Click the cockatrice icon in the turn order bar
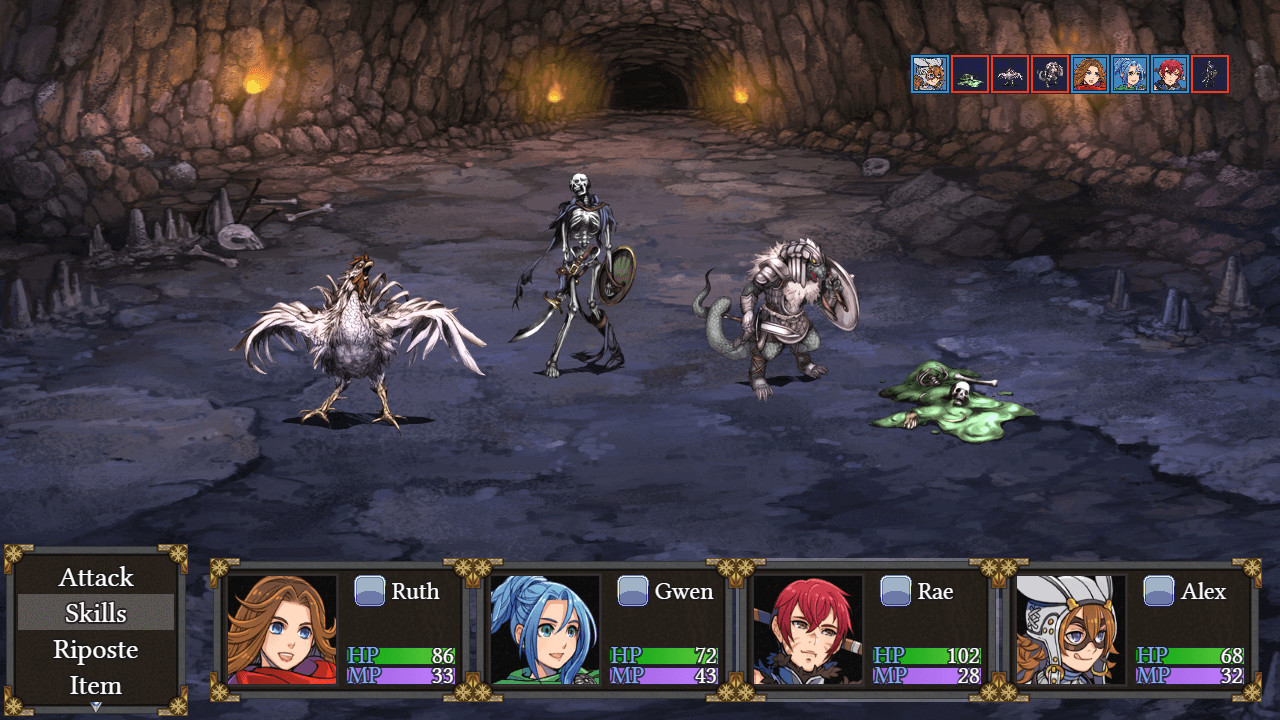The width and height of the screenshot is (1280, 720). pyautogui.click(x=1009, y=73)
